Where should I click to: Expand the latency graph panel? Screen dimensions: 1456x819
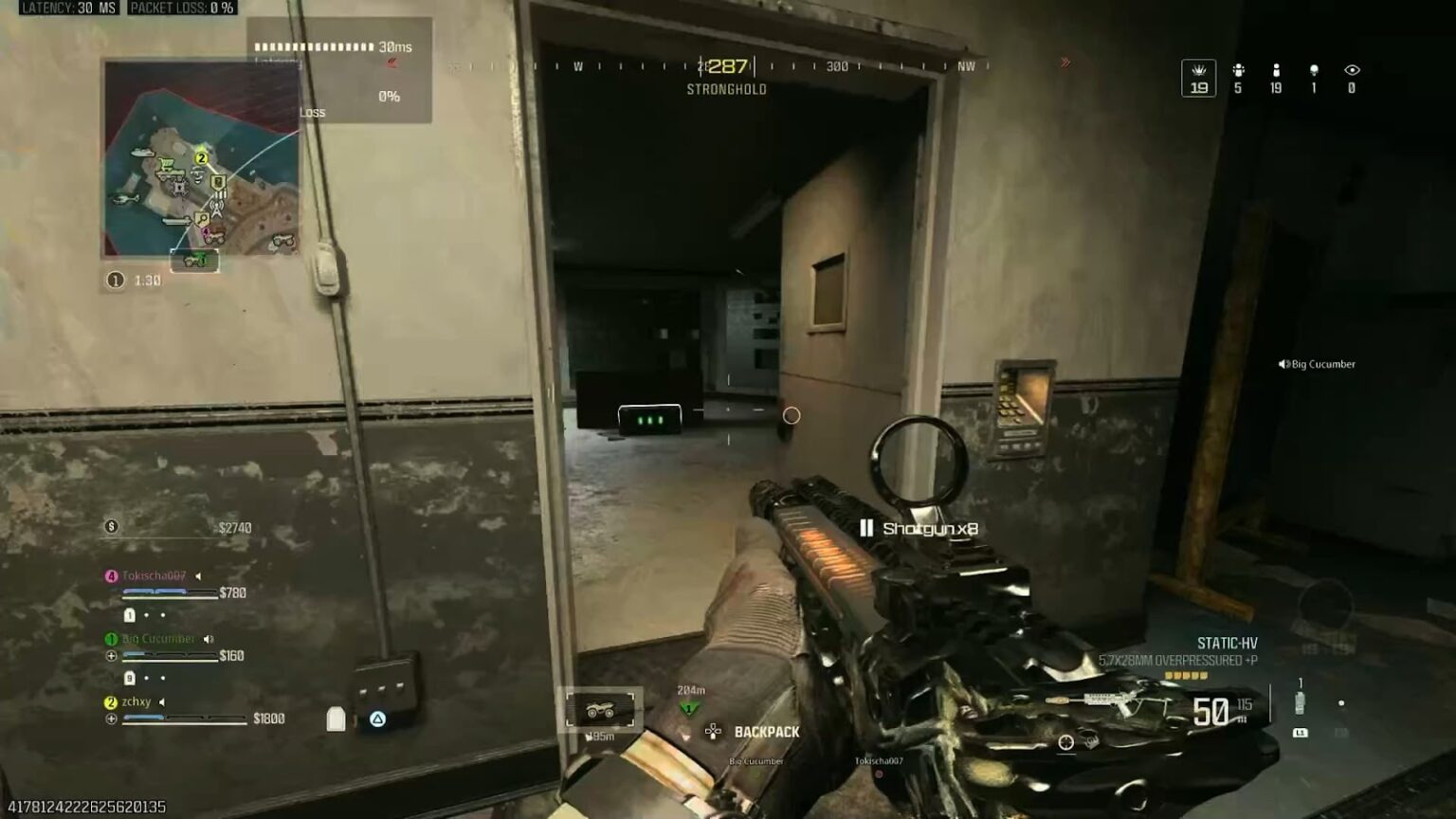point(337,71)
